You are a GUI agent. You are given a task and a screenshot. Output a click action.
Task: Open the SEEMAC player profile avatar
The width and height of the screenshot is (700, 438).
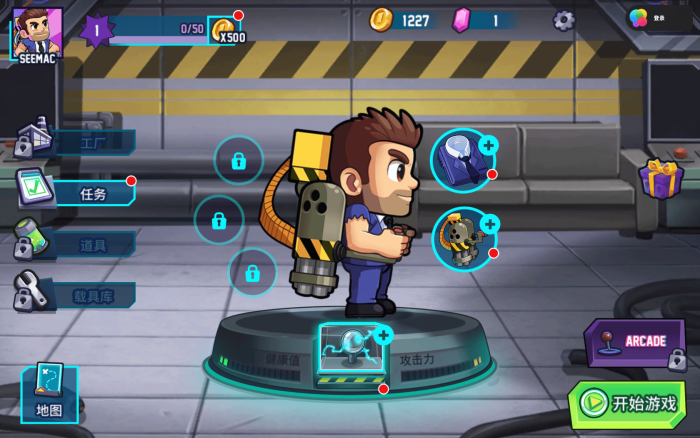coord(37,32)
